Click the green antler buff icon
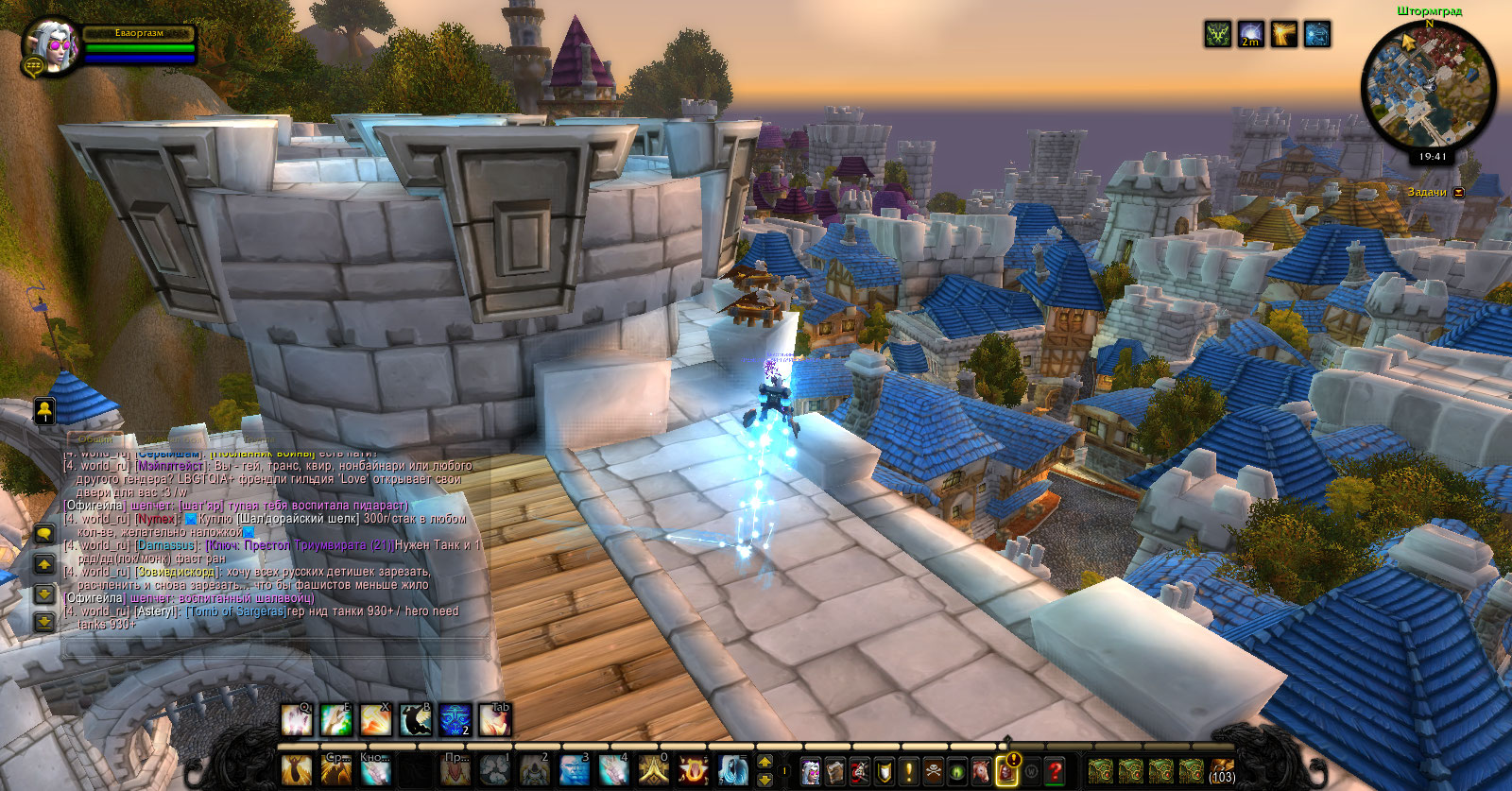Image resolution: width=1512 pixels, height=791 pixels. tap(1218, 35)
